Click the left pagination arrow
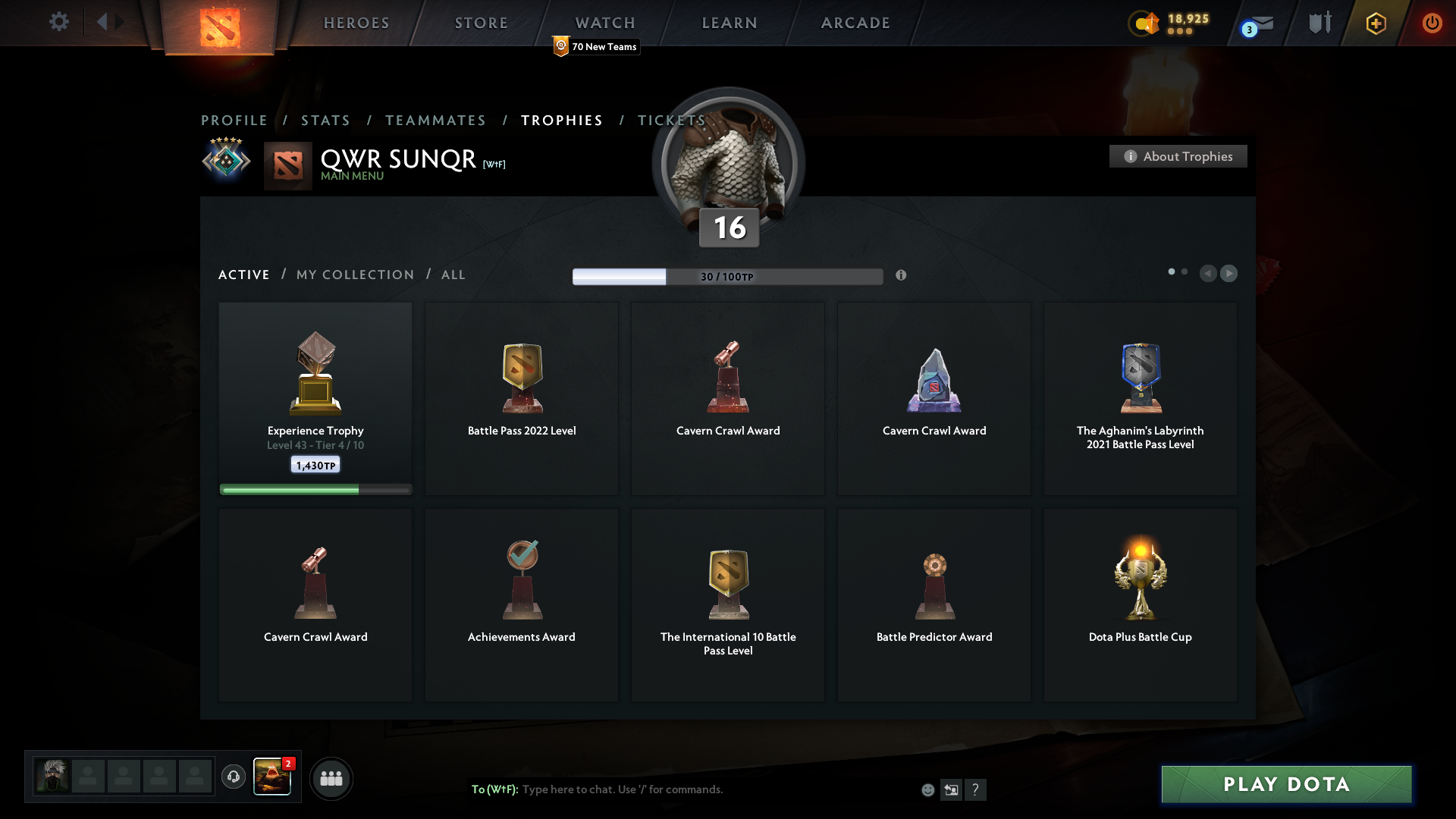The width and height of the screenshot is (1456, 819). [x=1208, y=273]
